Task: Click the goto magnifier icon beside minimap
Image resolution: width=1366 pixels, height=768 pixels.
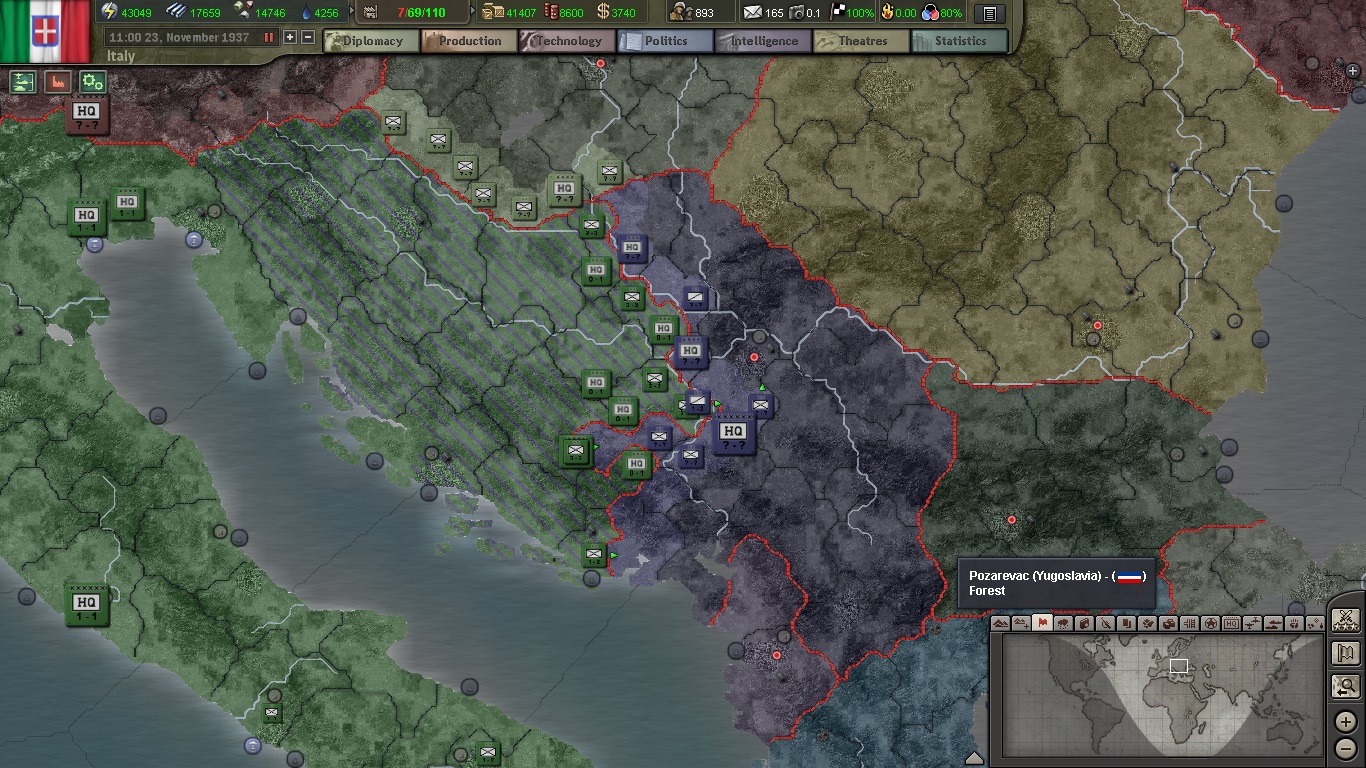Action: coord(1345,687)
